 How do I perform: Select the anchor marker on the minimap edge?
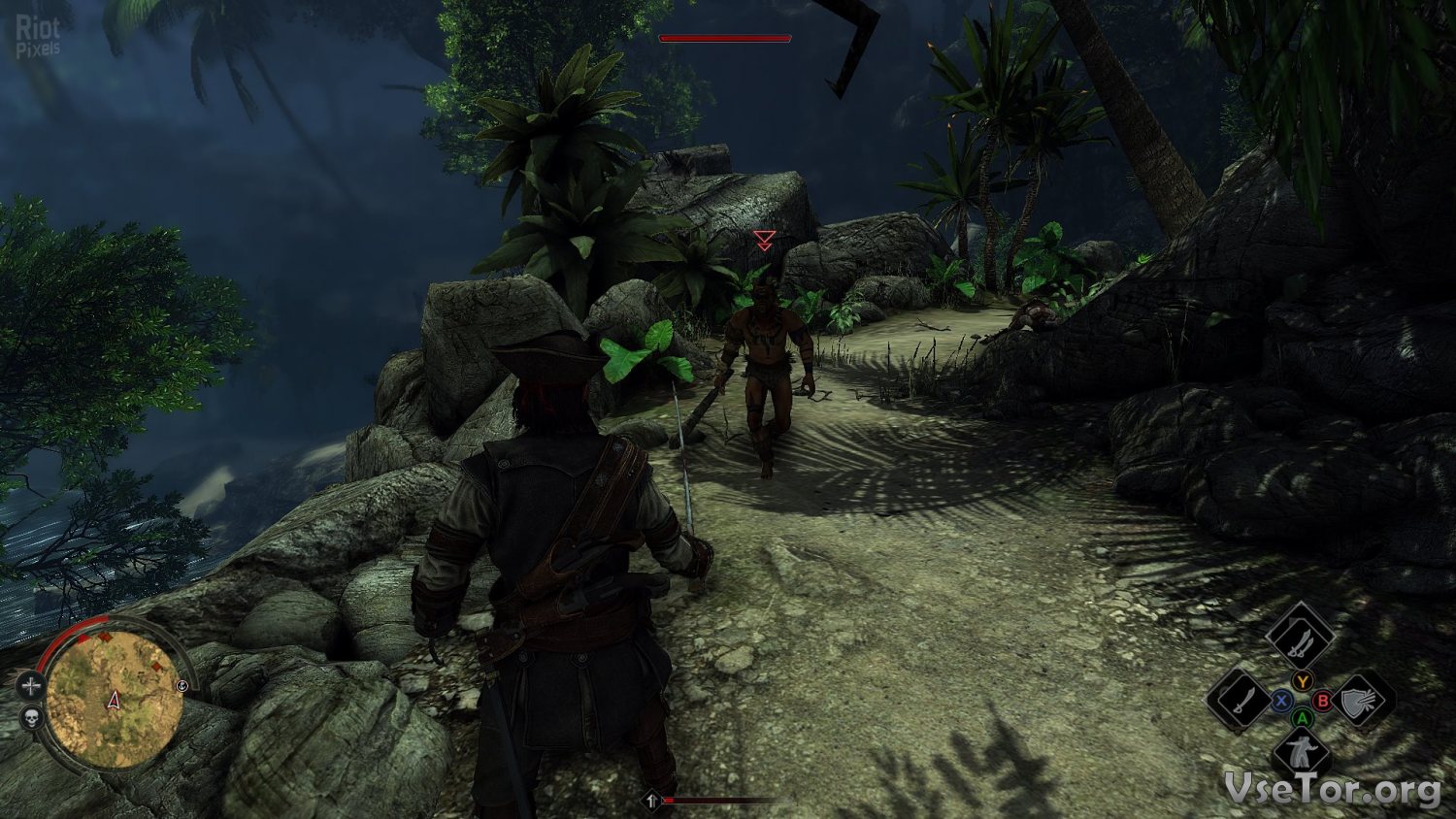pos(183,687)
